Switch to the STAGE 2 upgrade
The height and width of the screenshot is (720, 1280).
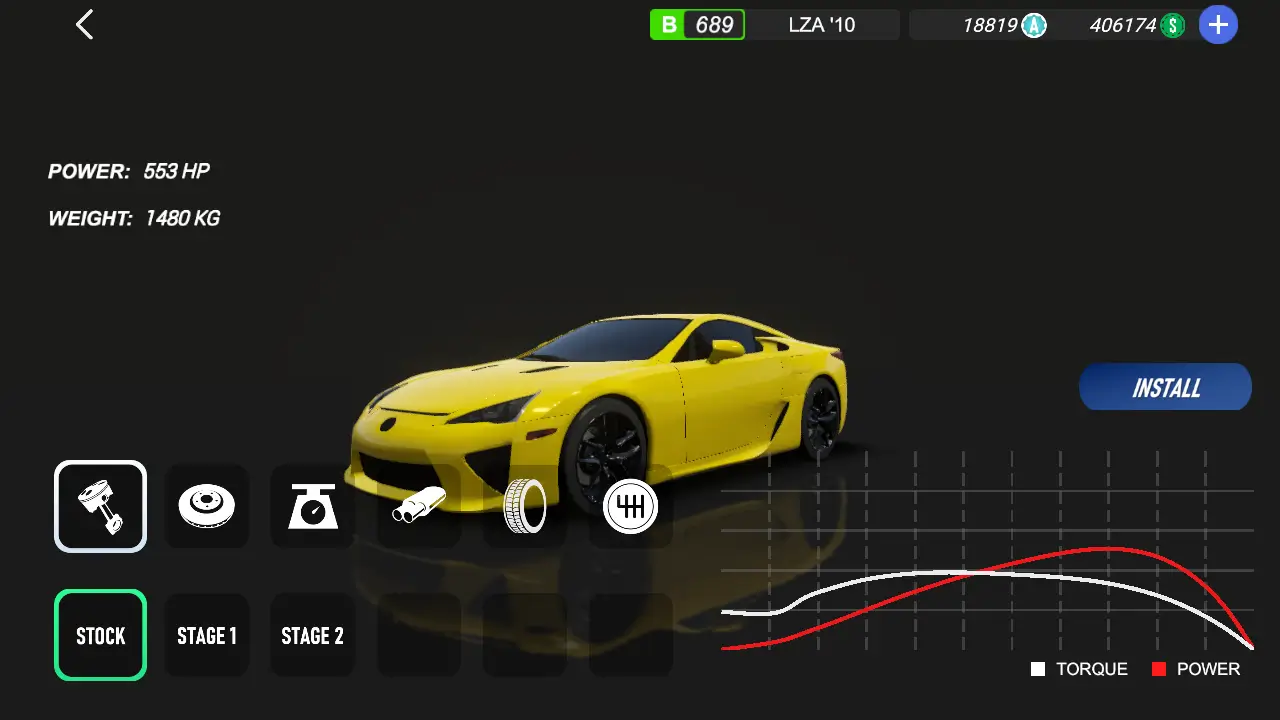[x=312, y=635]
